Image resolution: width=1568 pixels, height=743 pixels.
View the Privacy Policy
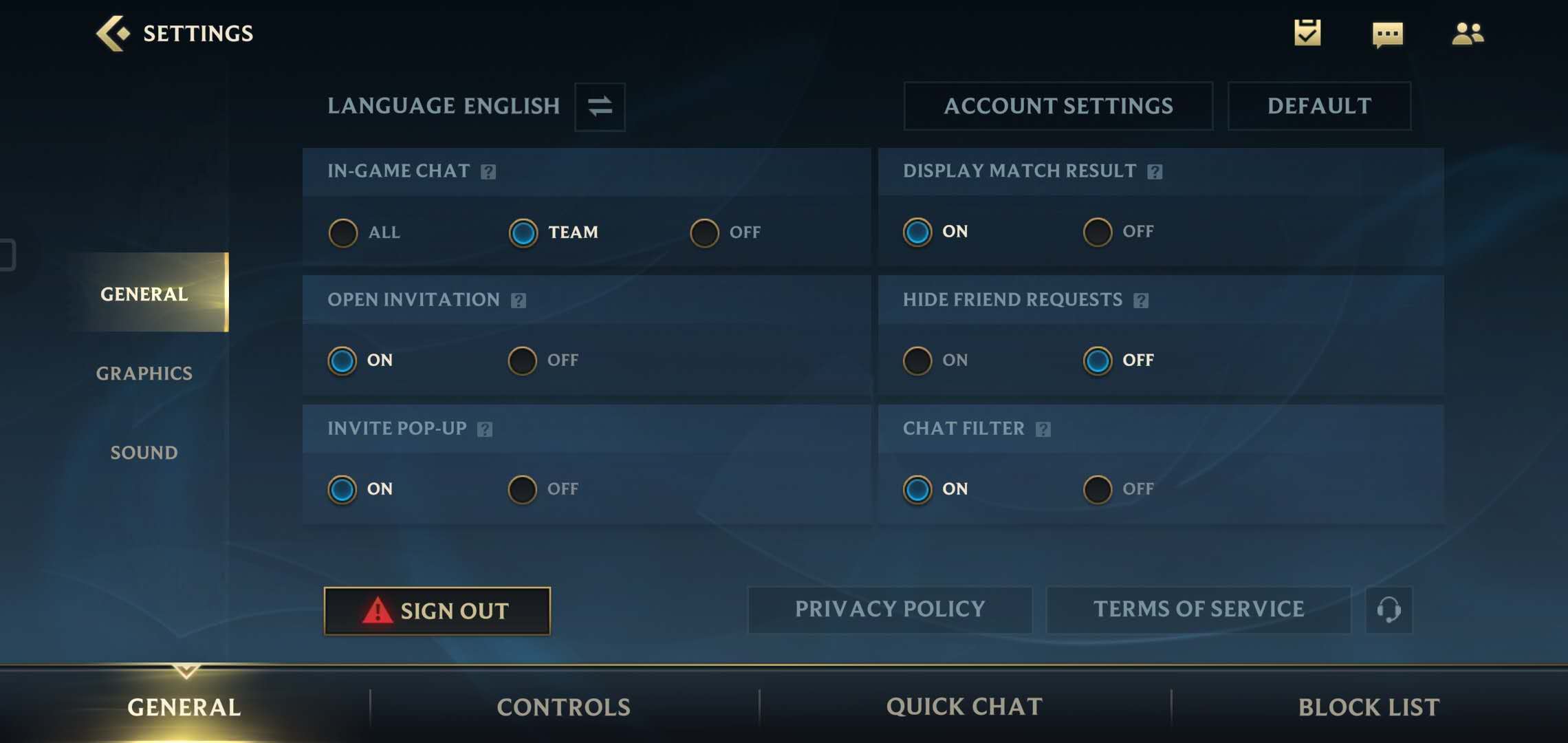(890, 610)
